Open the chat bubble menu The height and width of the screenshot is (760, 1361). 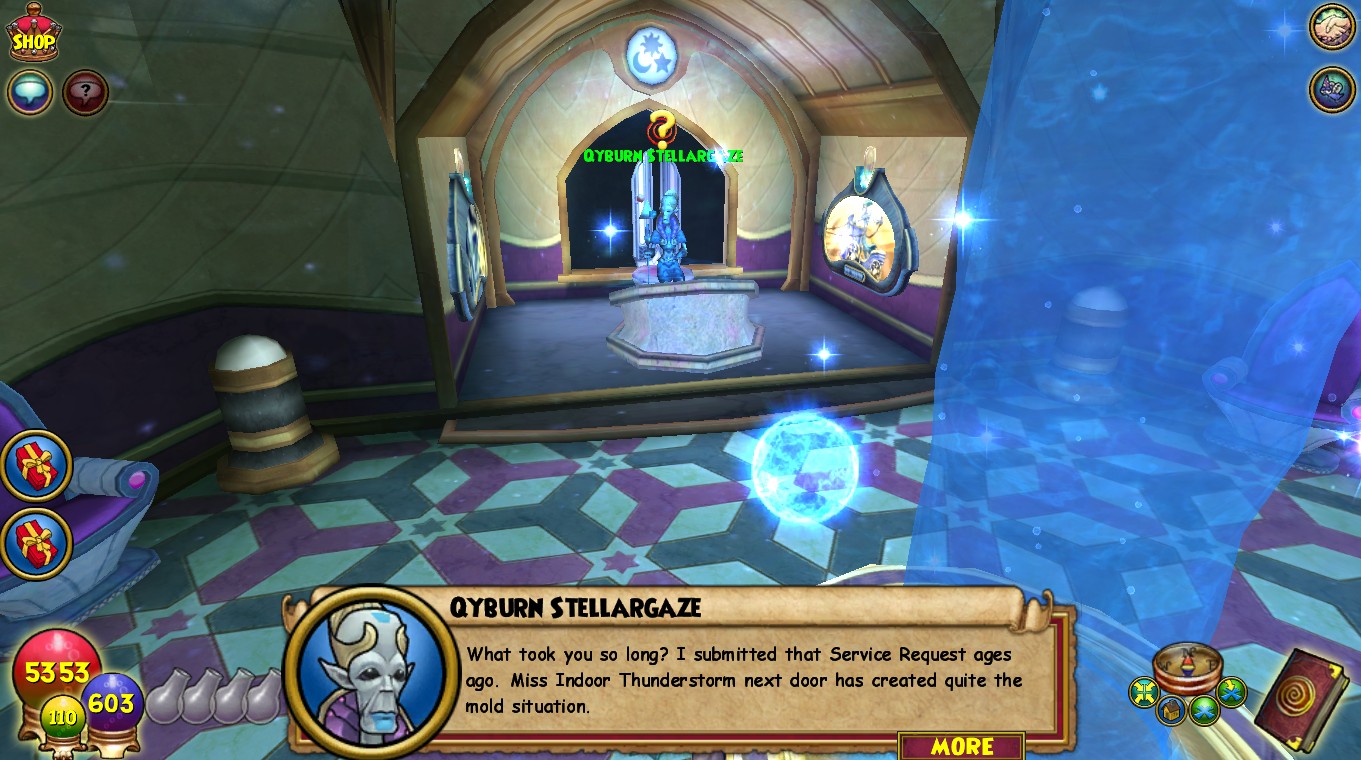pyautogui.click(x=28, y=91)
